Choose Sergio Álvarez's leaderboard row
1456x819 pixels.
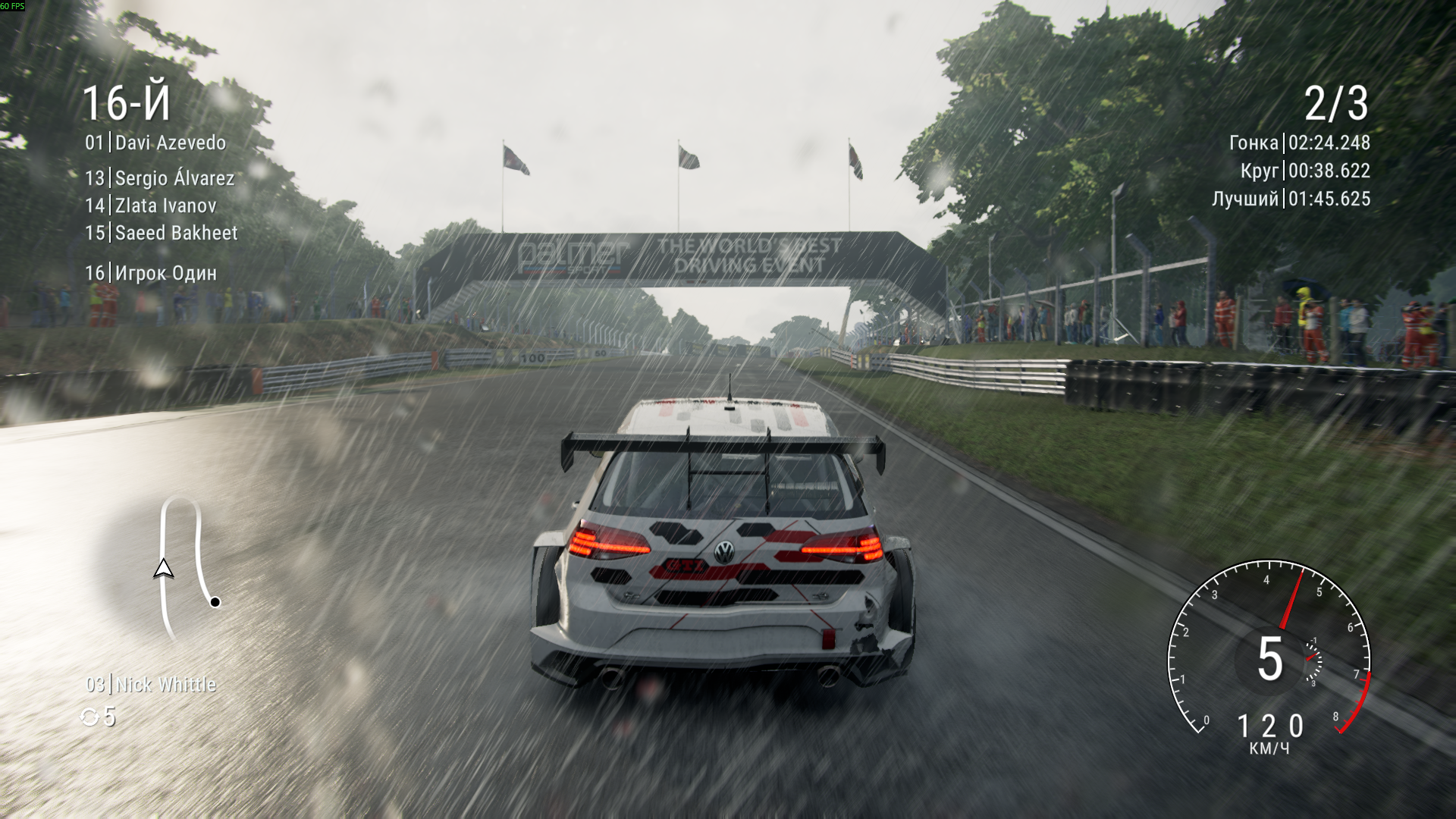tap(160, 178)
